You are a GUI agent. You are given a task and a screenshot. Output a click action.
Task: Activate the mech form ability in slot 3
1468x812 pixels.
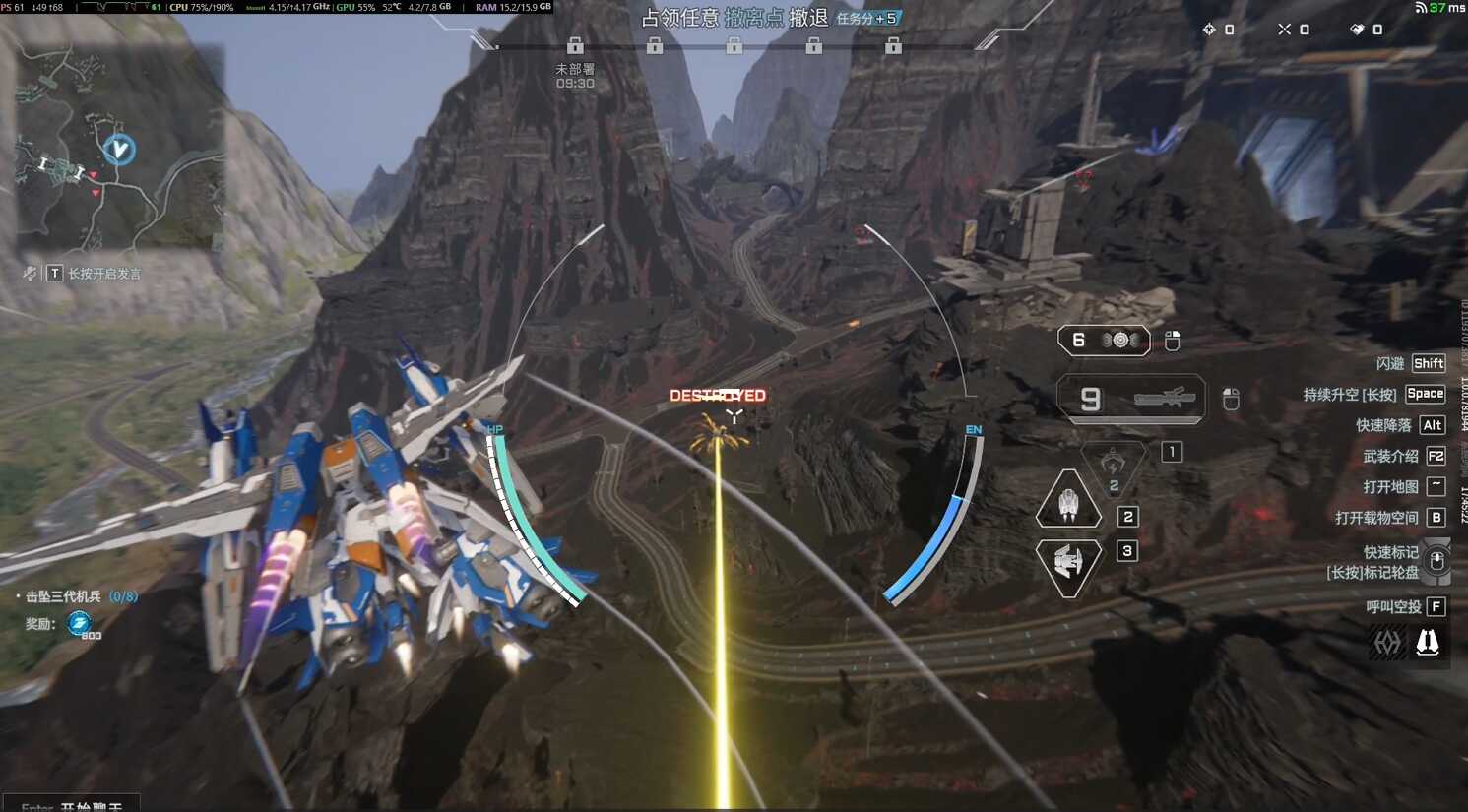click(x=1068, y=563)
